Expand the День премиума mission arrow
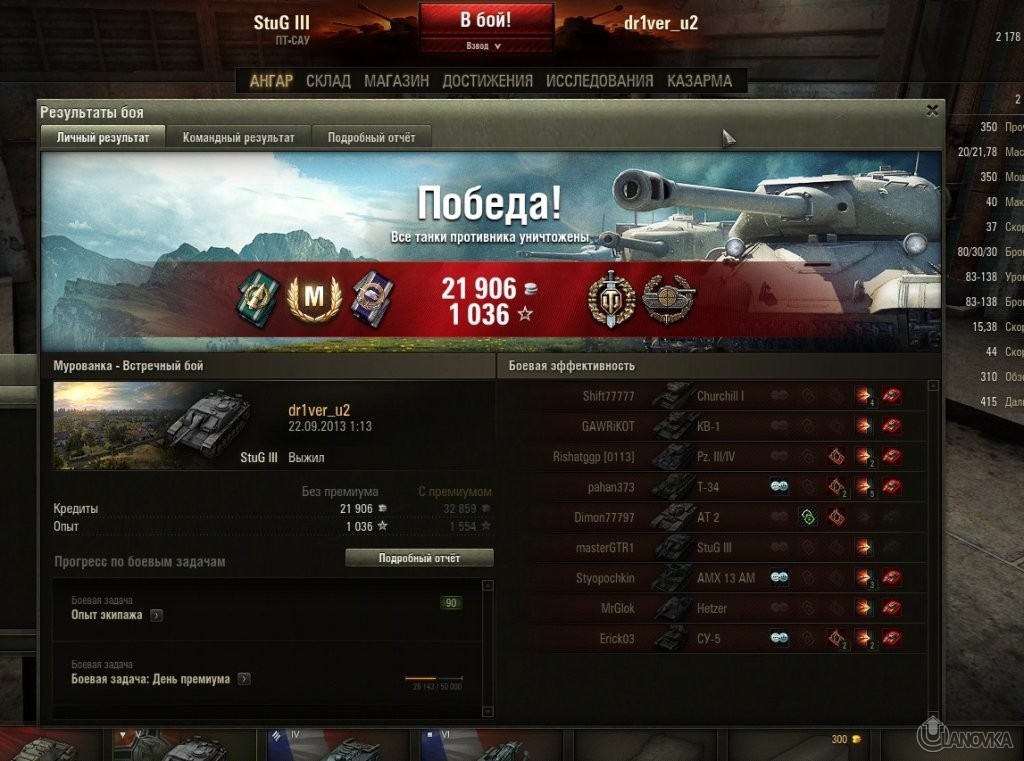The image size is (1024, 761). click(244, 679)
